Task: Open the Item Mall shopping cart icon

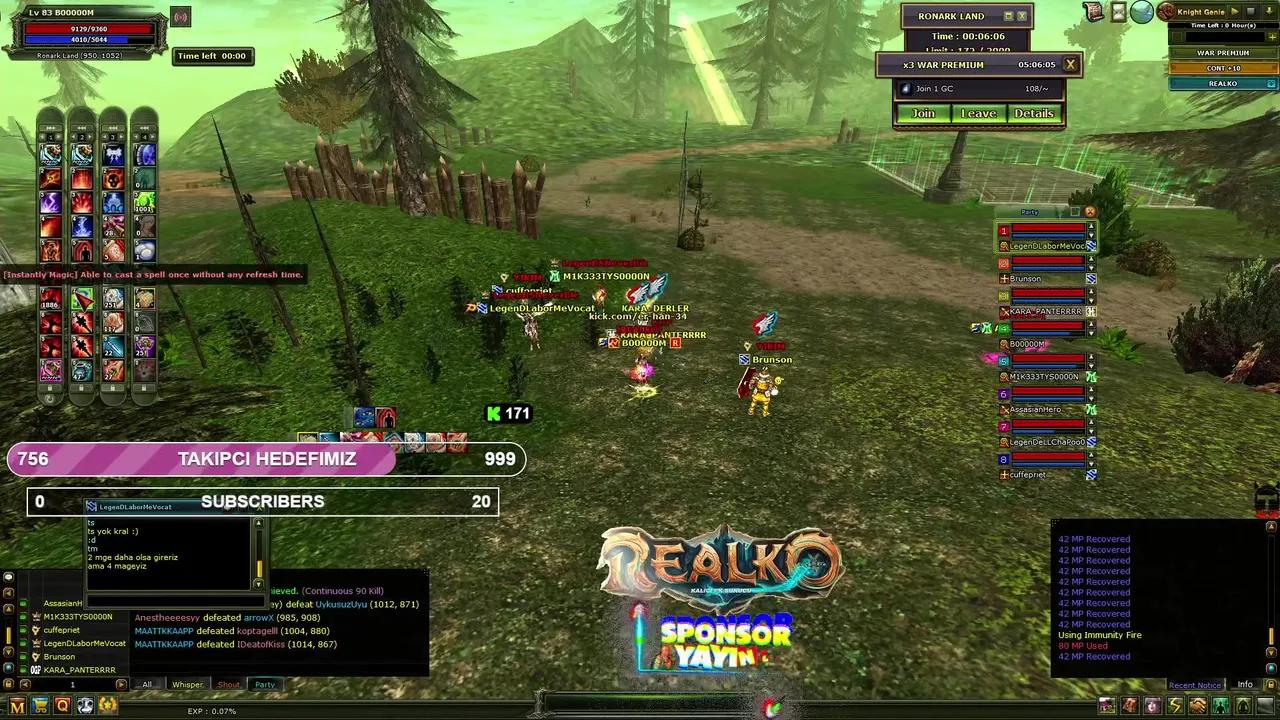Action: coord(39,705)
